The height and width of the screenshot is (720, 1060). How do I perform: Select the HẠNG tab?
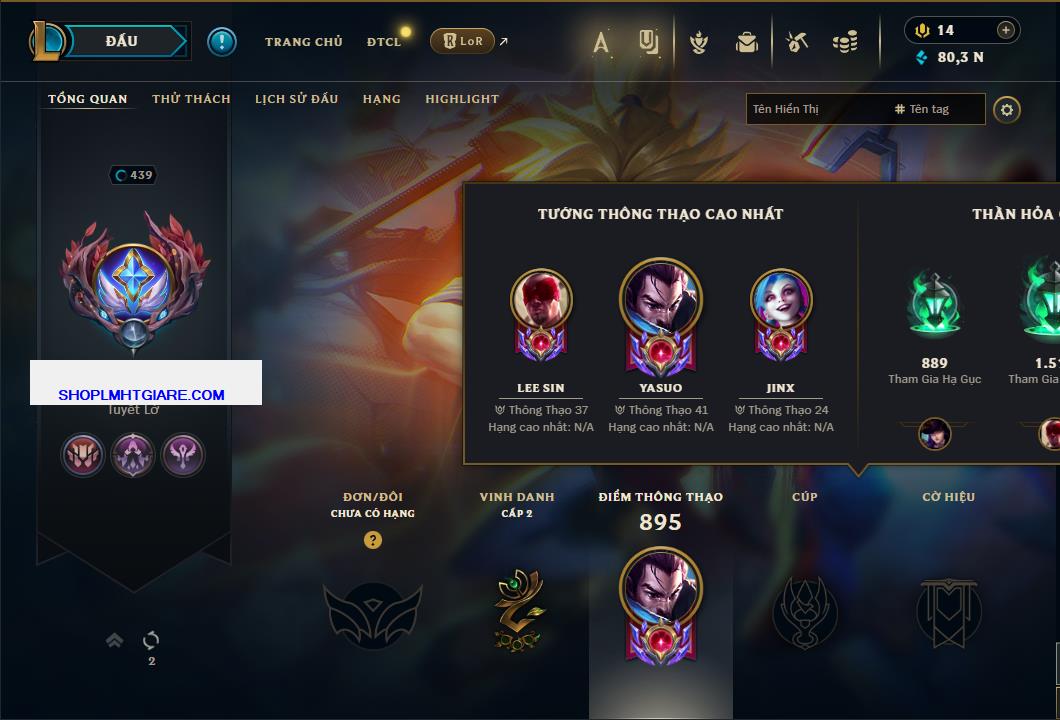[x=381, y=99]
